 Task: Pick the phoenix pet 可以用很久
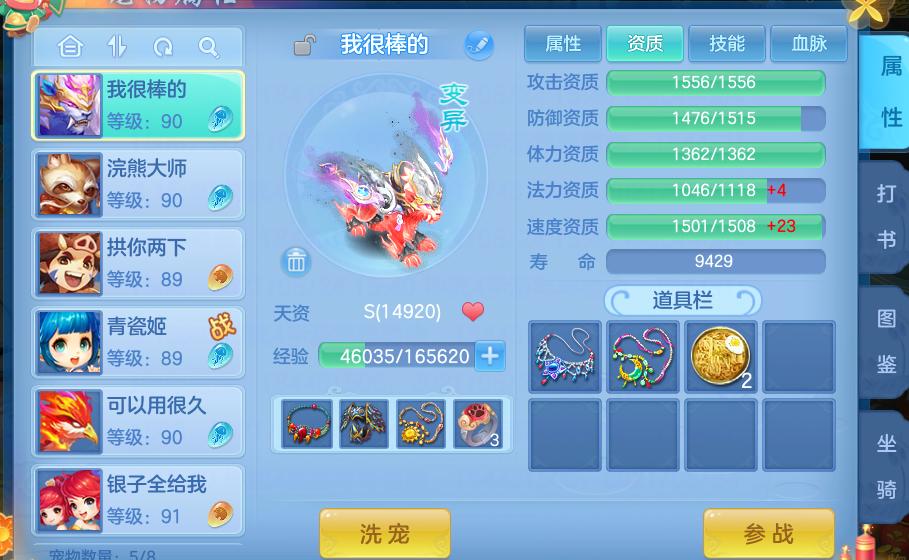coord(138,420)
